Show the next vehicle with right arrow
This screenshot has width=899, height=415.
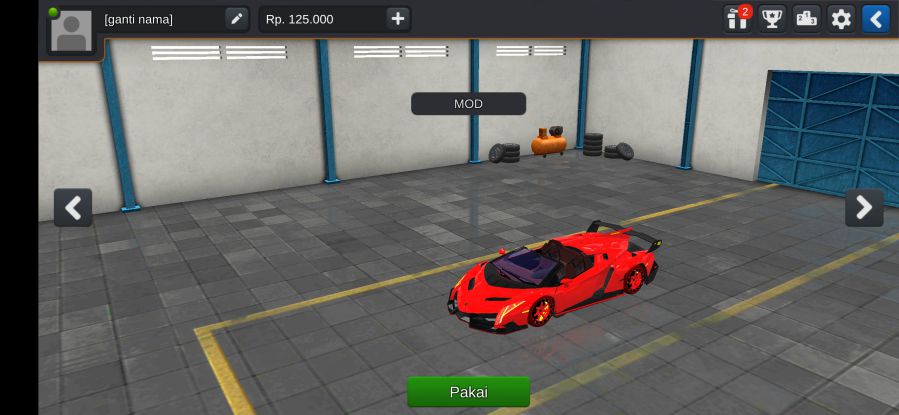pyautogui.click(x=864, y=208)
